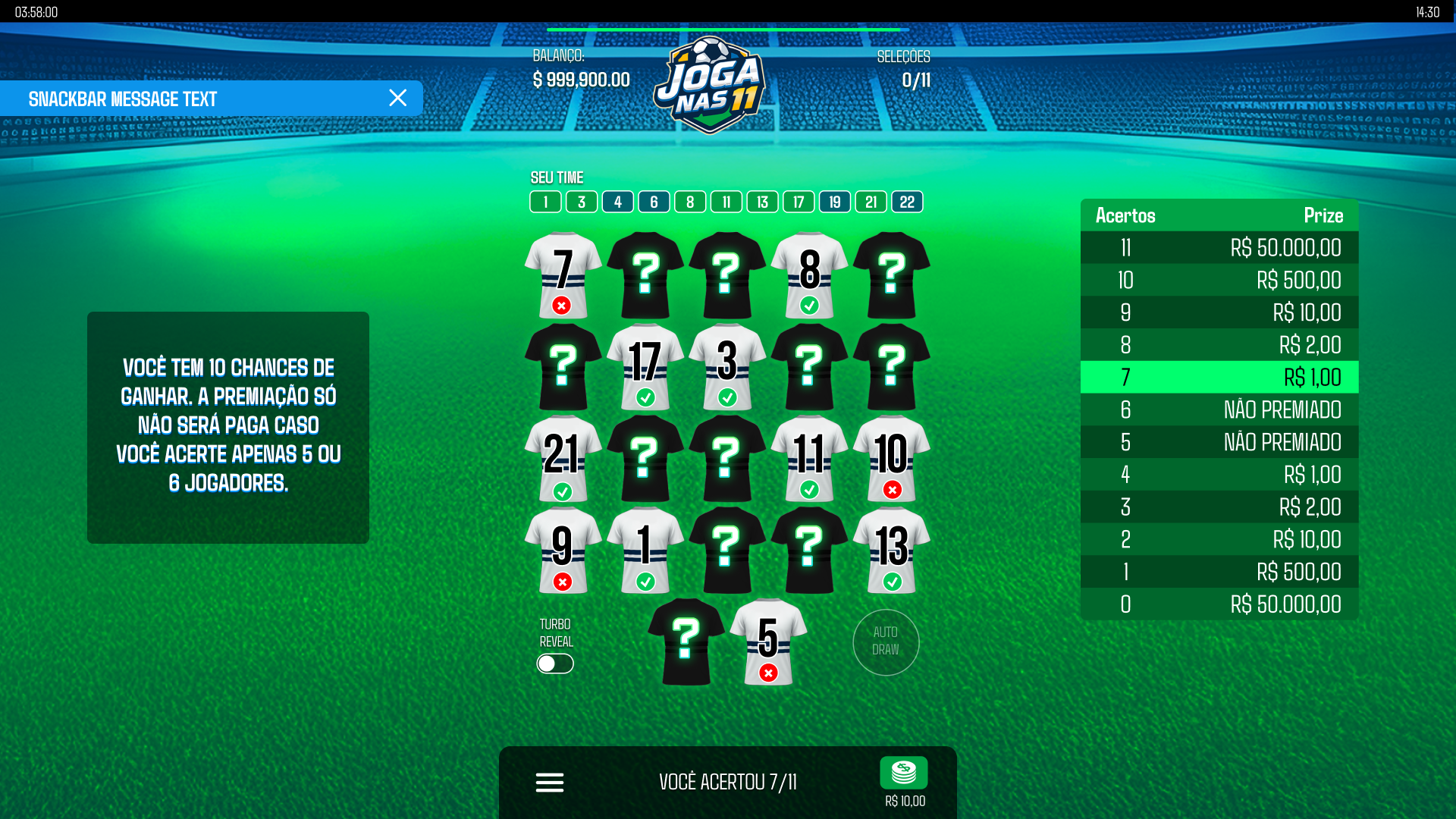Click the revealed number 7 jersey
Viewport: 1456px width, 819px height.
click(x=563, y=275)
